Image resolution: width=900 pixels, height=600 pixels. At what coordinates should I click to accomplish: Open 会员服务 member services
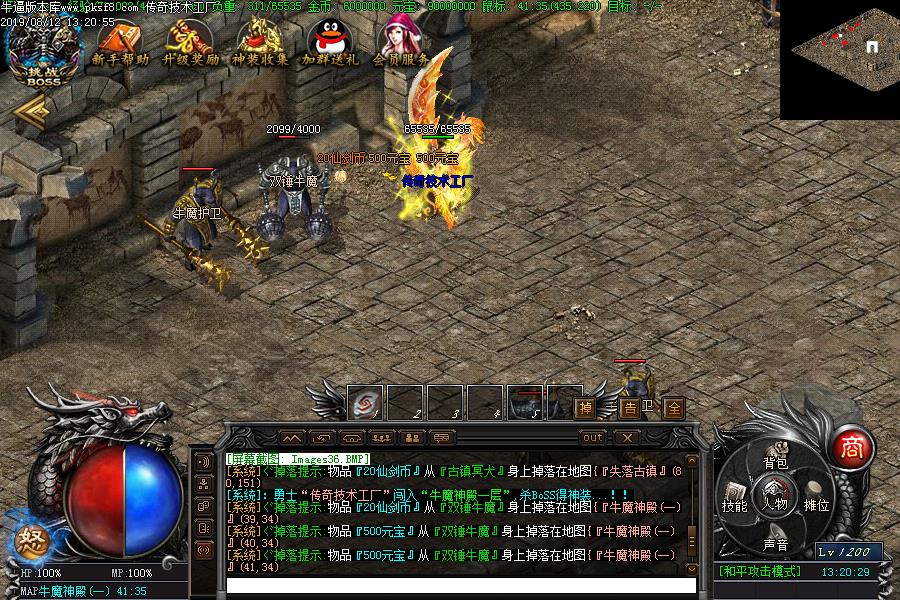400,45
